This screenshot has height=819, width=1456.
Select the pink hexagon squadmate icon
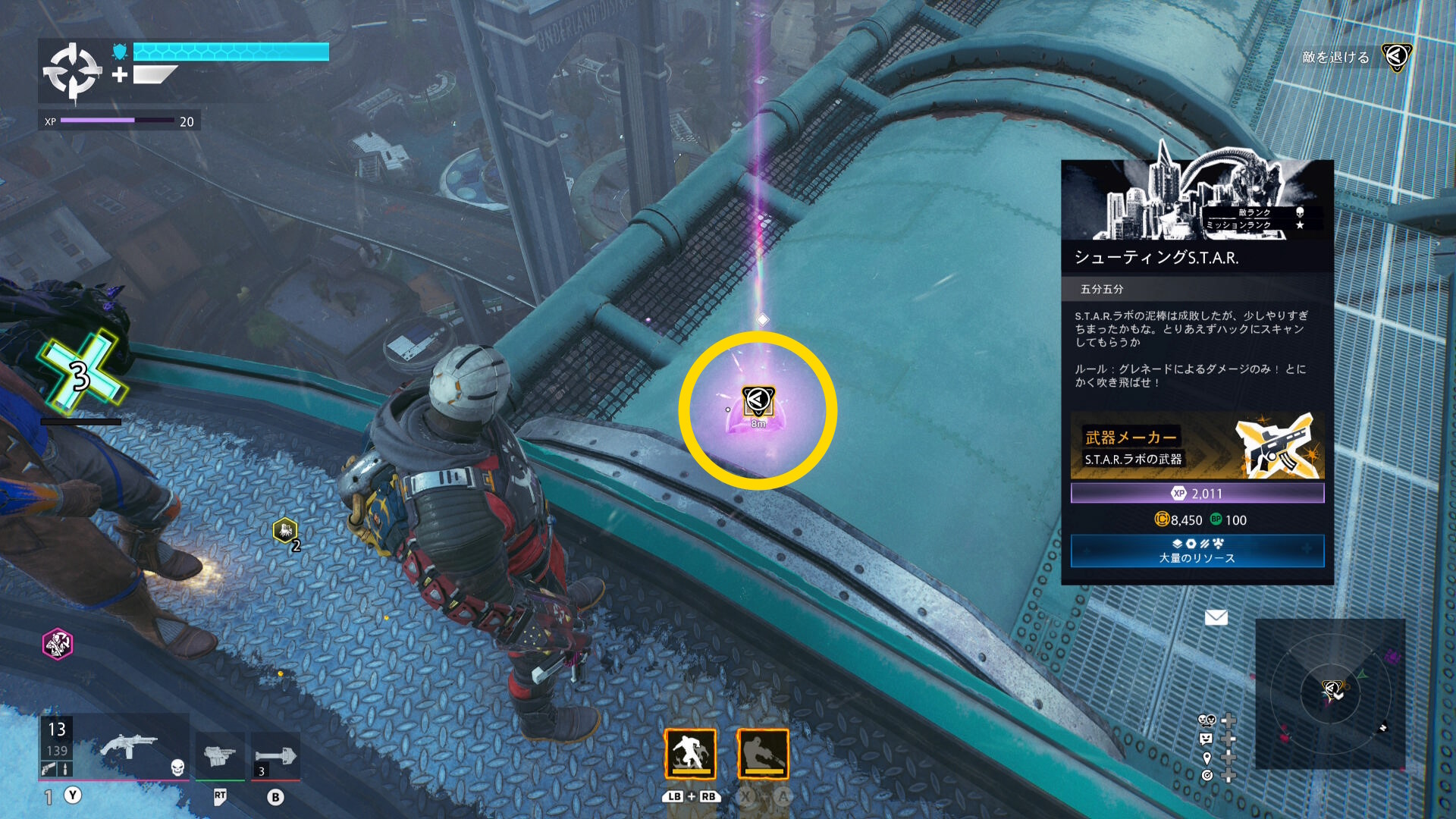(x=58, y=644)
